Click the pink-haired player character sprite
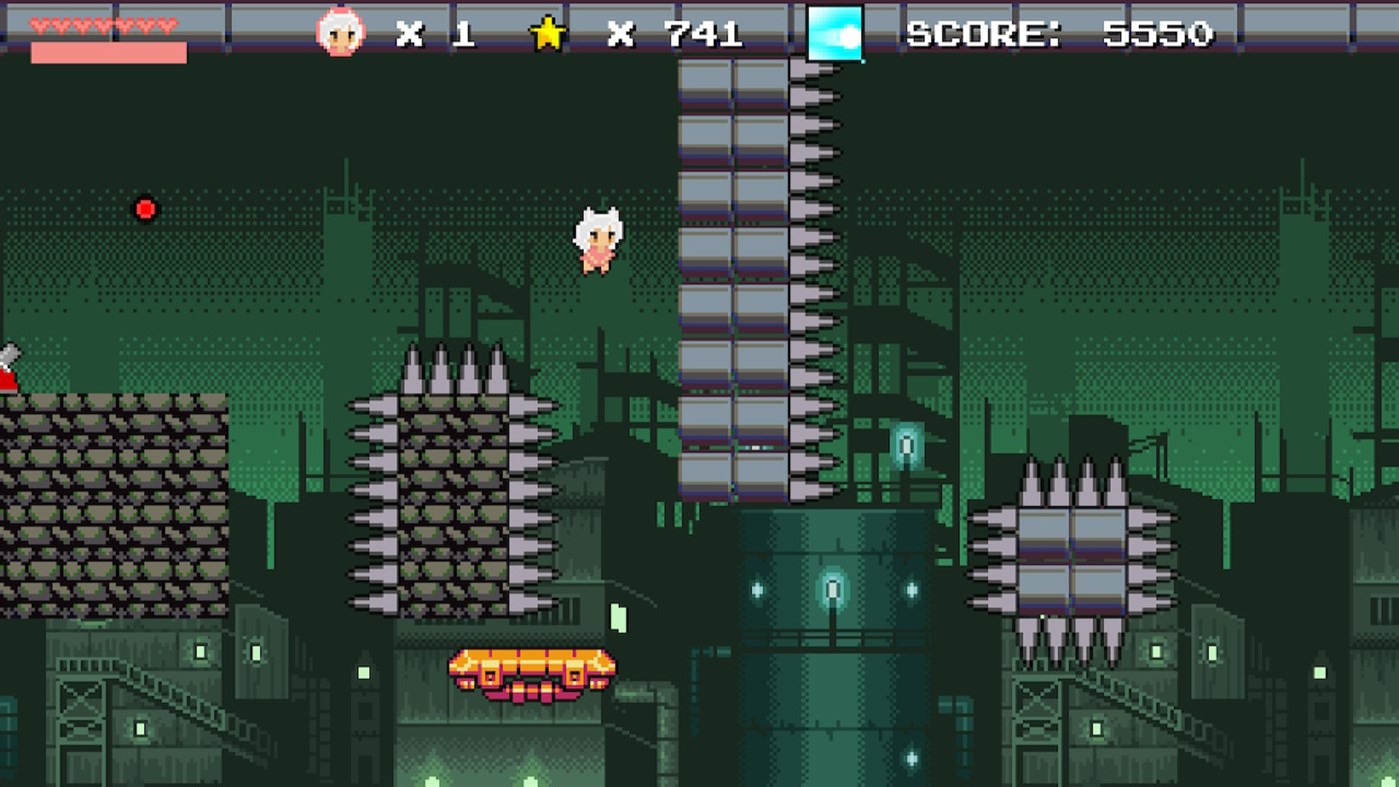The width and height of the screenshot is (1399, 787). pos(598,240)
